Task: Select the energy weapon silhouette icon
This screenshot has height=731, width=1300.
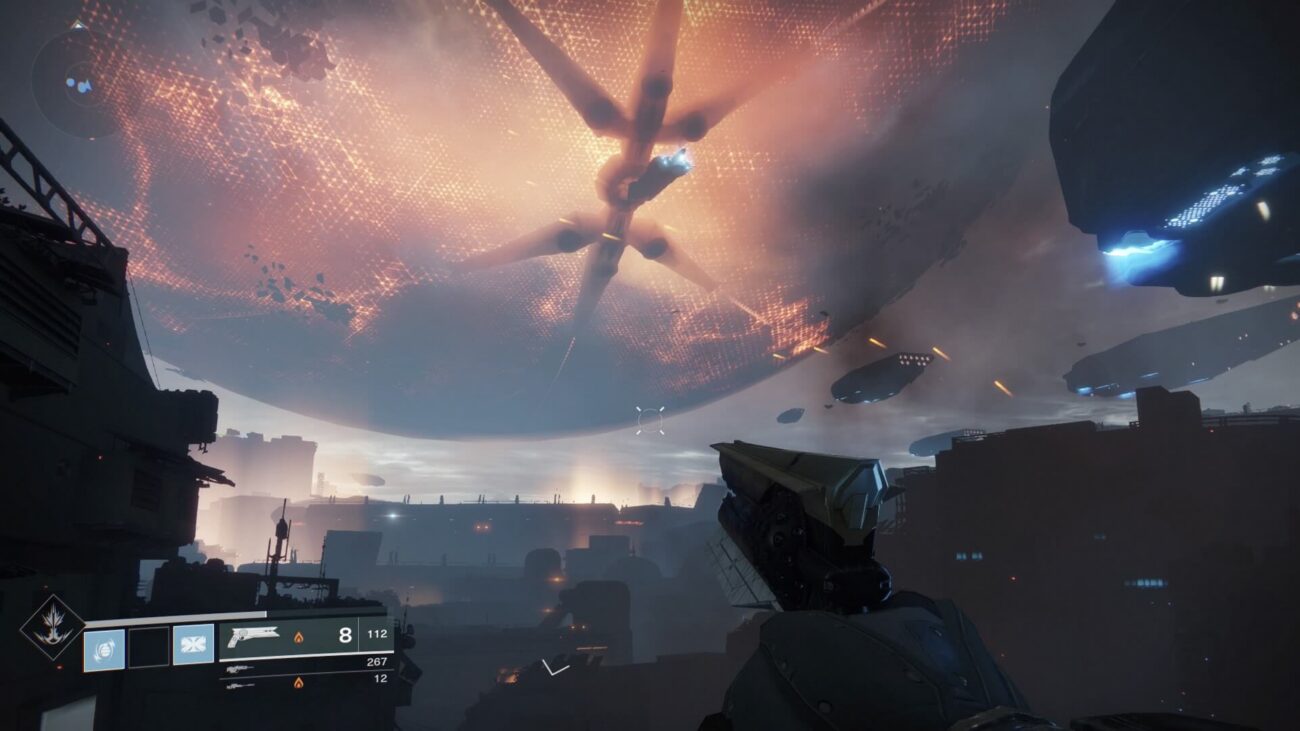Action: [240, 666]
